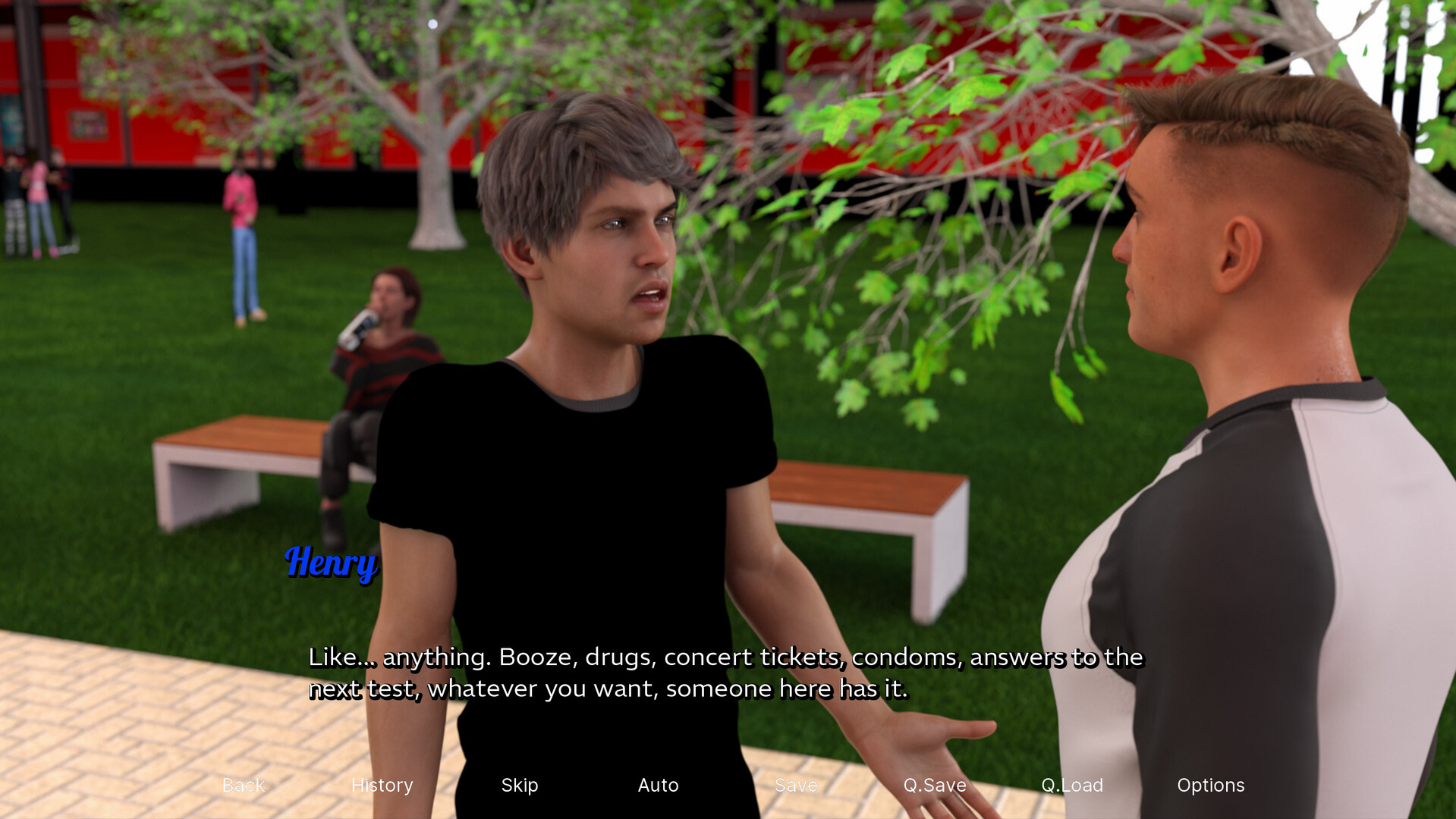
Task: Open the History log
Action: point(382,786)
